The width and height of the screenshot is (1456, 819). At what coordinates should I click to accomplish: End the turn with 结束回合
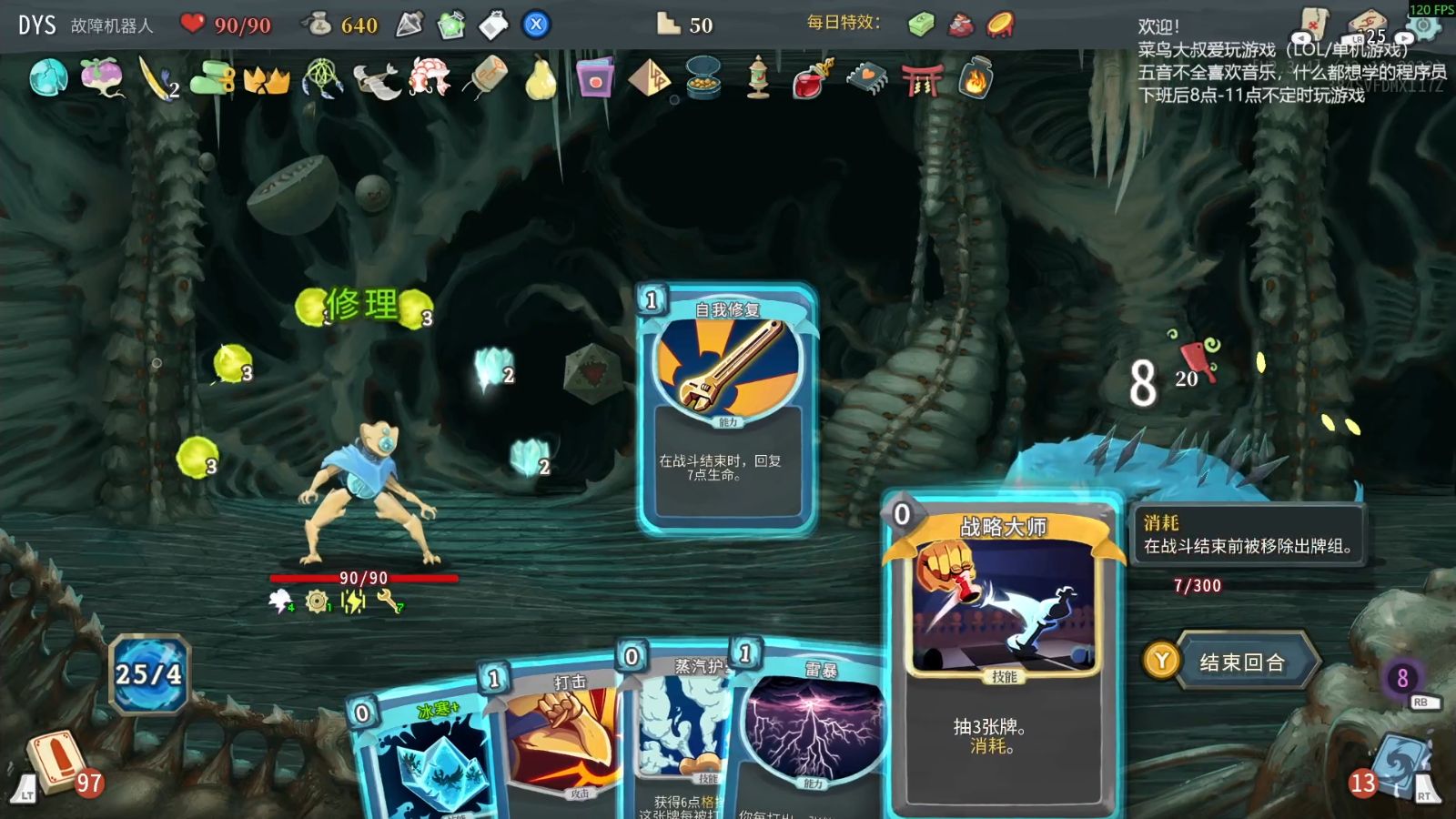click(x=1241, y=662)
